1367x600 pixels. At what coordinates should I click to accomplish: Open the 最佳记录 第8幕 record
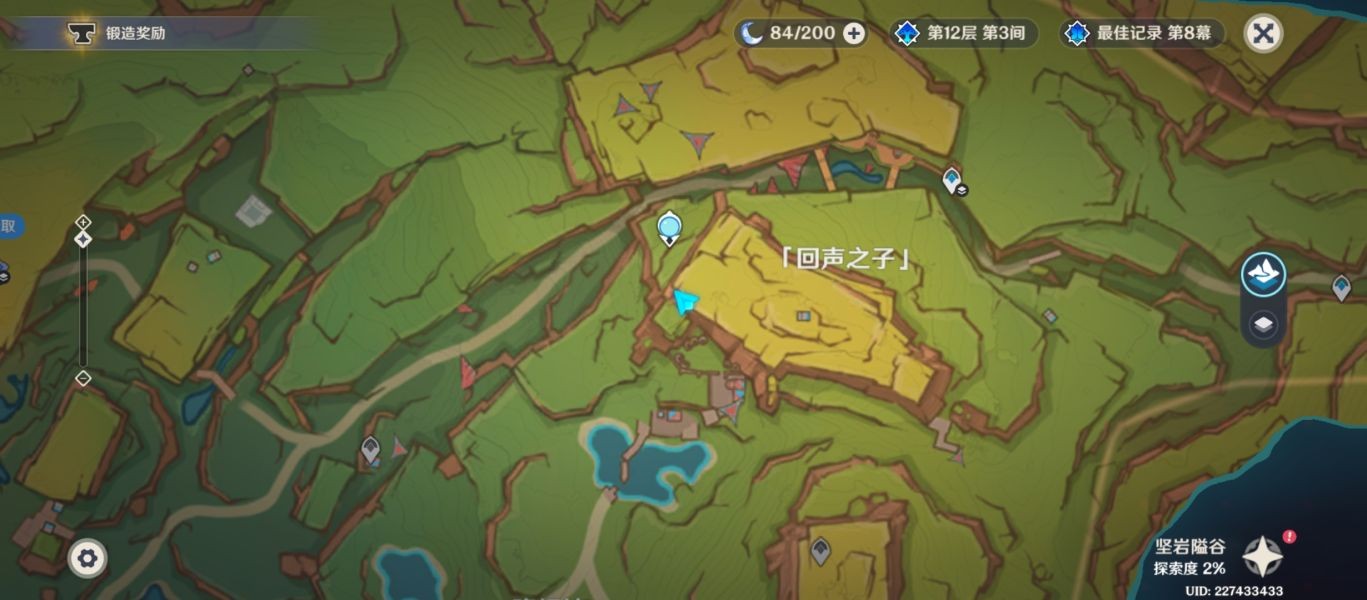1145,34
